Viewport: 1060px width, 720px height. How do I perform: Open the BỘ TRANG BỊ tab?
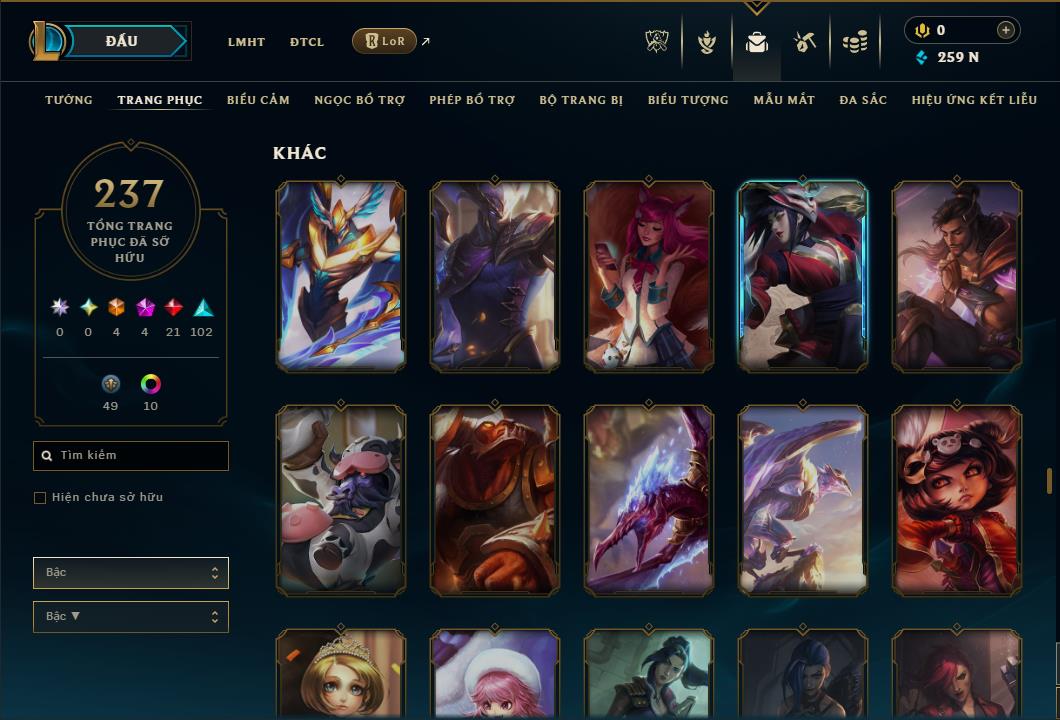tap(581, 100)
